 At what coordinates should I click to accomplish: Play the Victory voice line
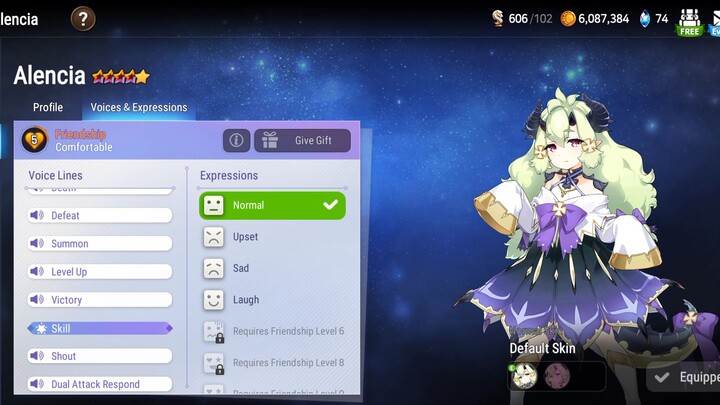pyautogui.click(x=99, y=299)
